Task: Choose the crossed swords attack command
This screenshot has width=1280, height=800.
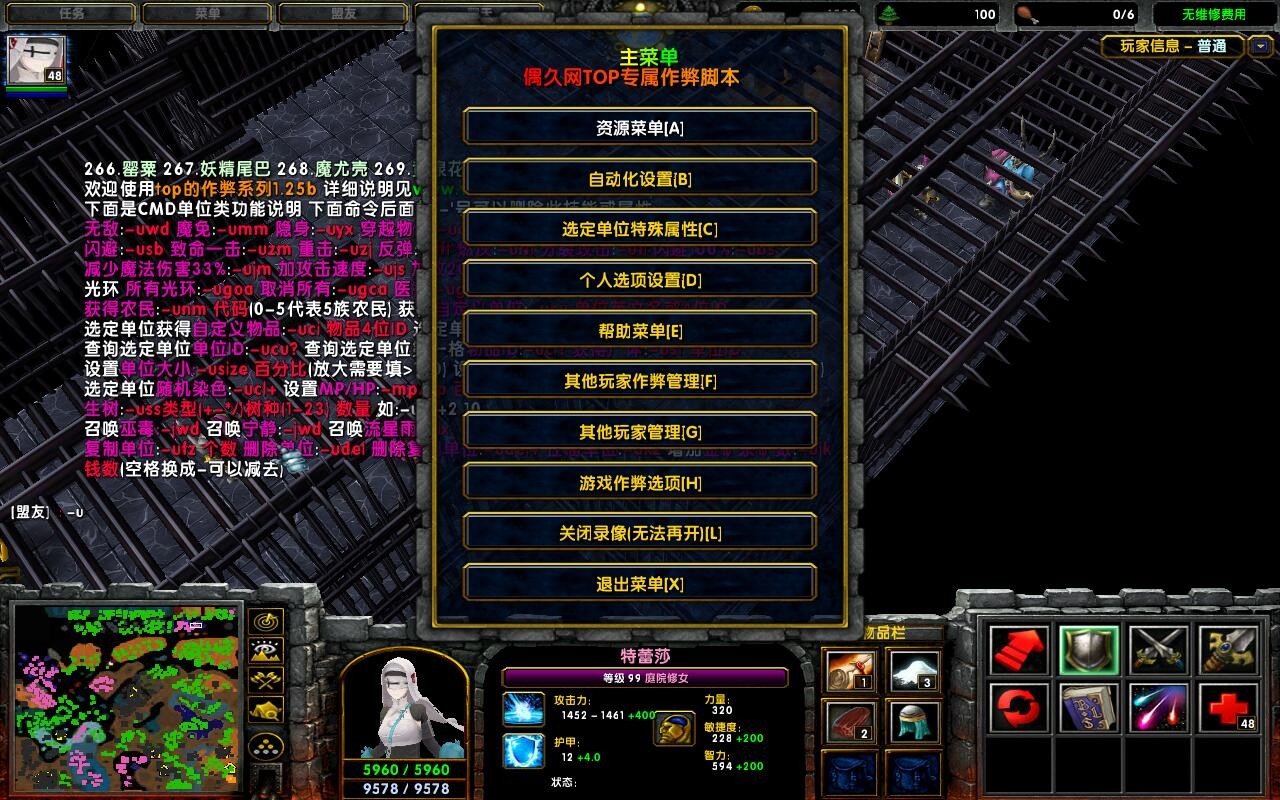Action: [1159, 650]
